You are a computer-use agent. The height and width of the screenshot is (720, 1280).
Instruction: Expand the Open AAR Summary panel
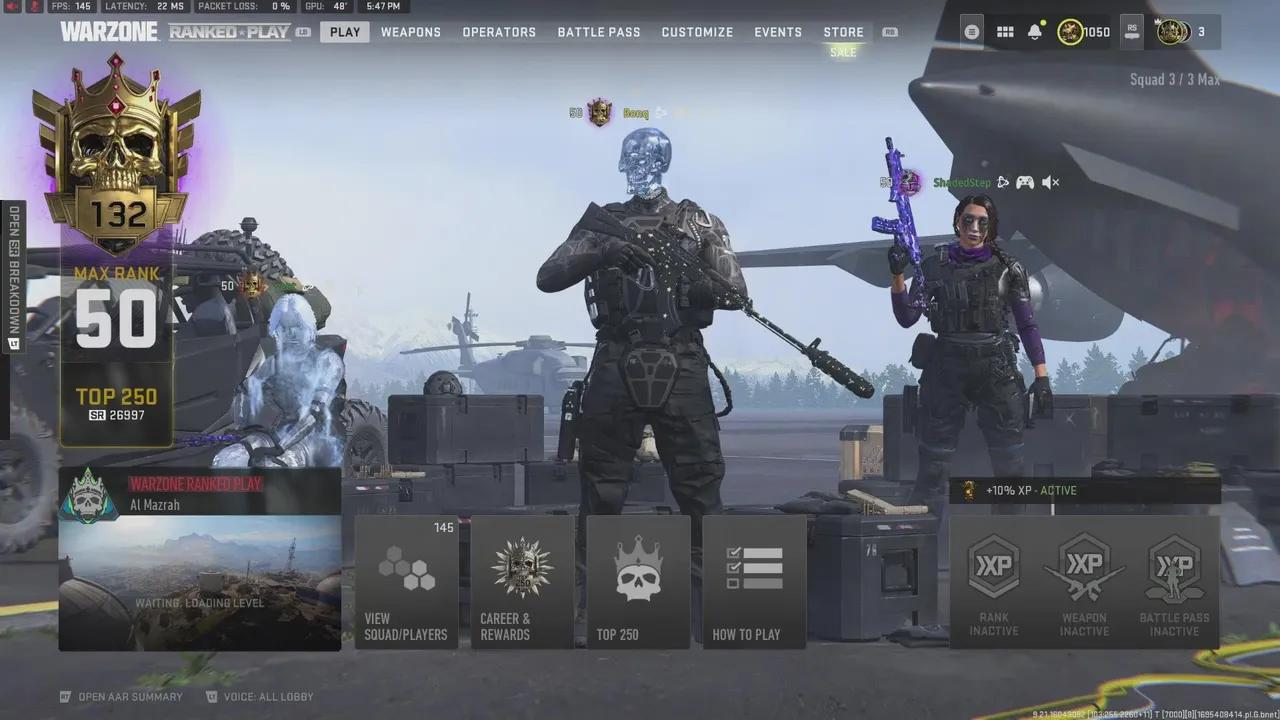(x=120, y=696)
